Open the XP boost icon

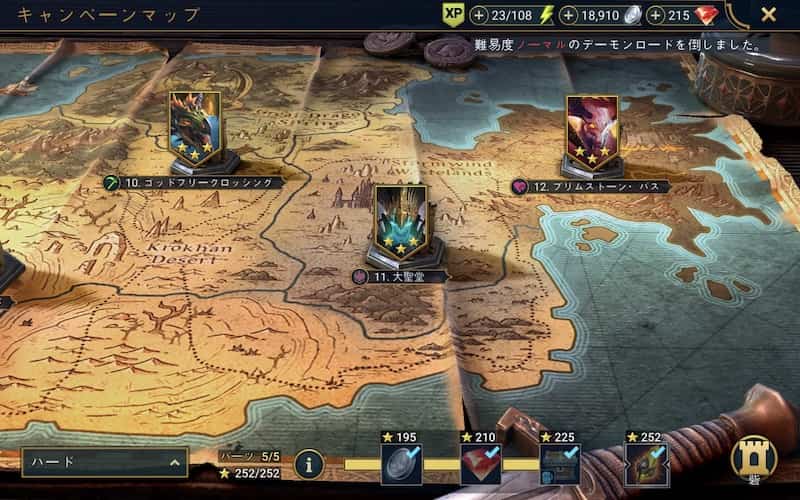(452, 15)
